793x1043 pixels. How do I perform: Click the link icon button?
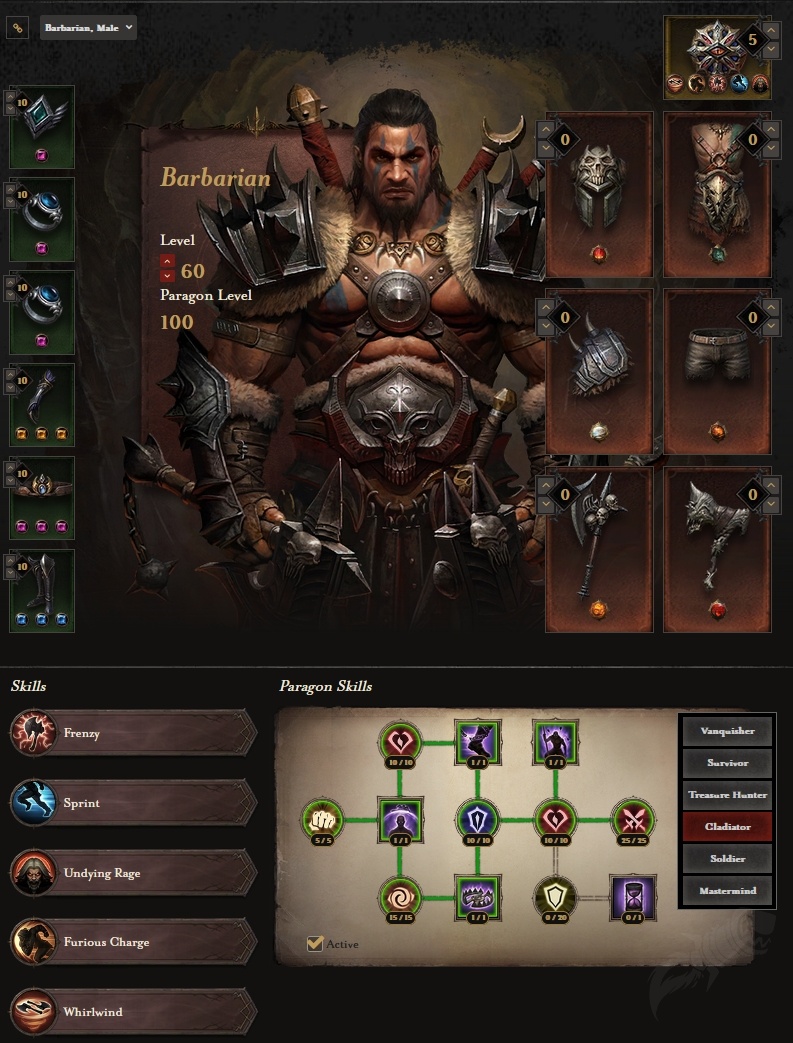[17, 28]
